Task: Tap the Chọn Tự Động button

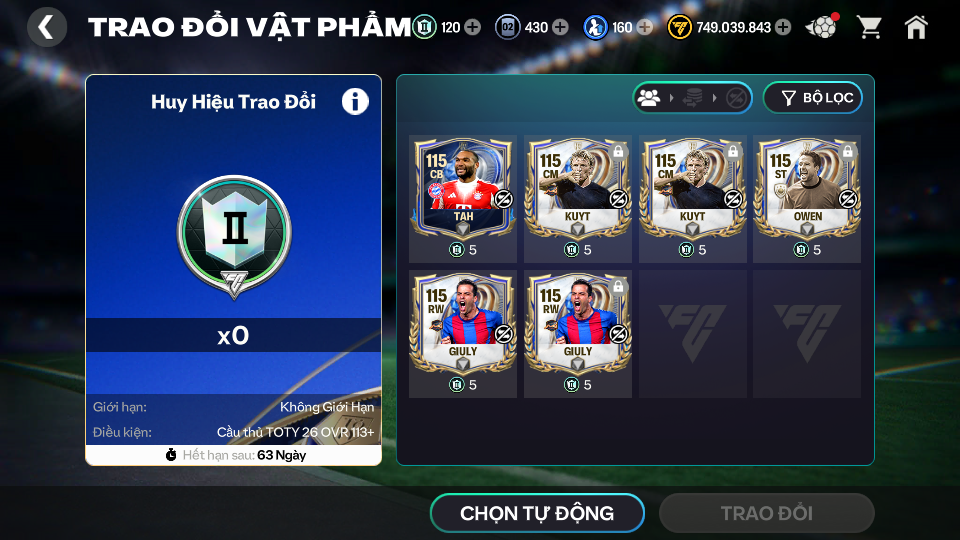Action: click(x=537, y=513)
